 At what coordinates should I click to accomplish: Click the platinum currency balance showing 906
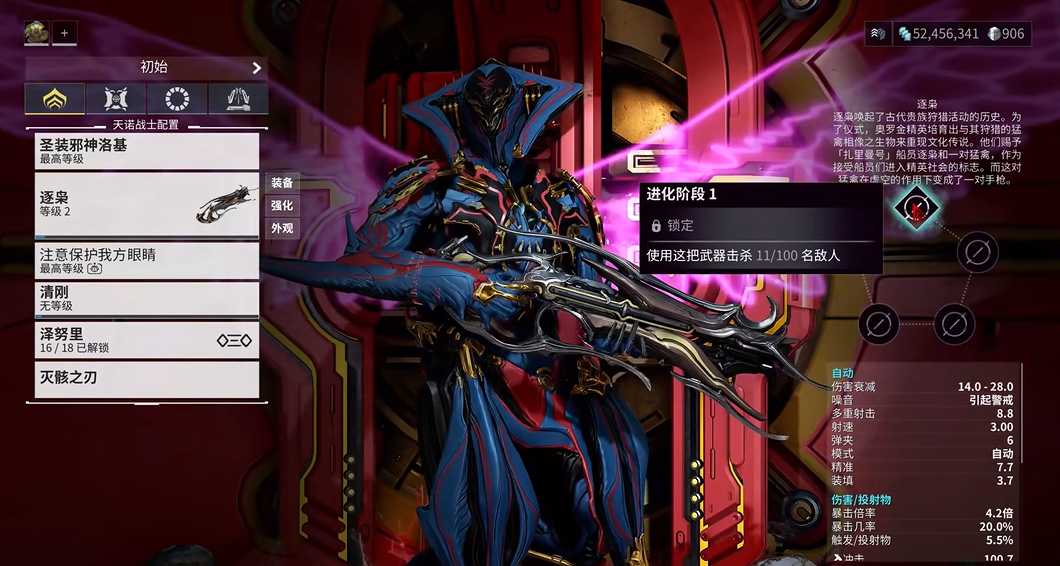click(1006, 34)
